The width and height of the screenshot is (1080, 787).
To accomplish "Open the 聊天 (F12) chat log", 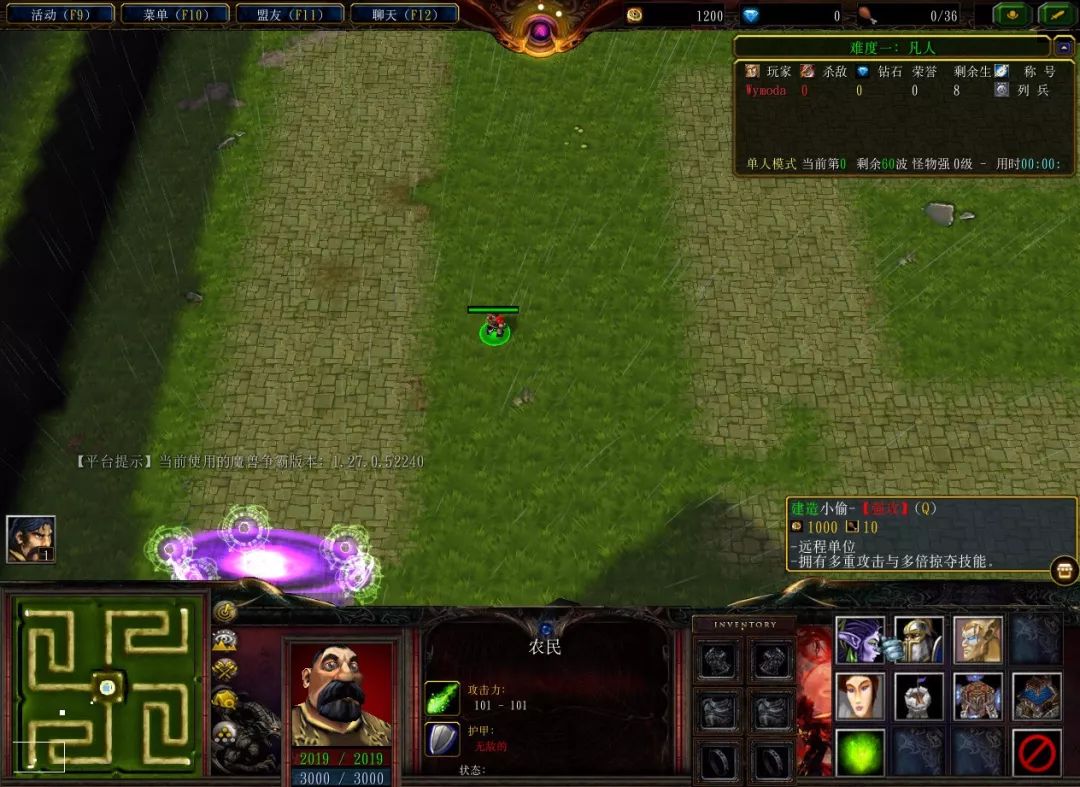I will 404,15.
